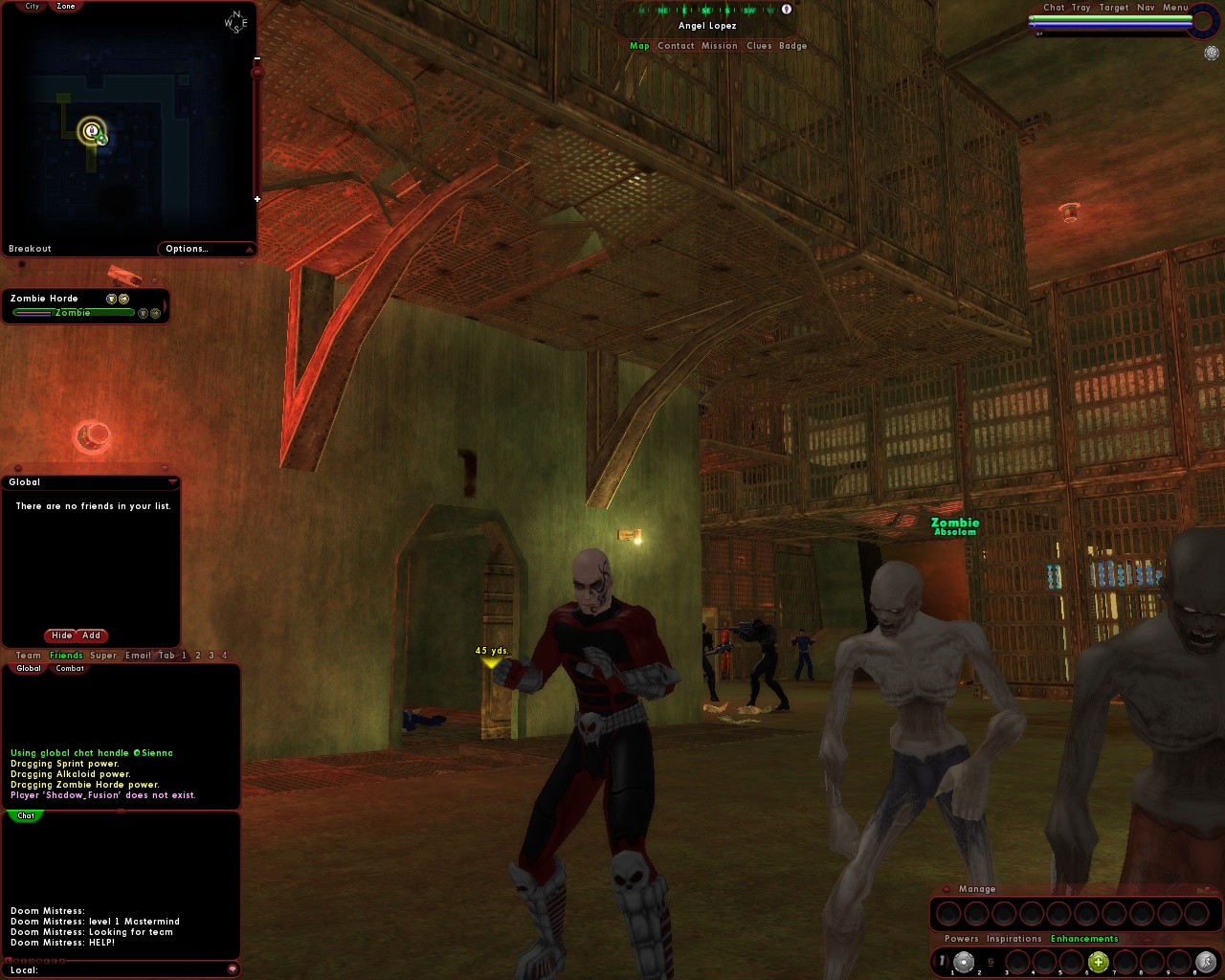Toggle the Zombie pet's defensive stance icon
This screenshot has height=980, width=1225.
point(142,313)
